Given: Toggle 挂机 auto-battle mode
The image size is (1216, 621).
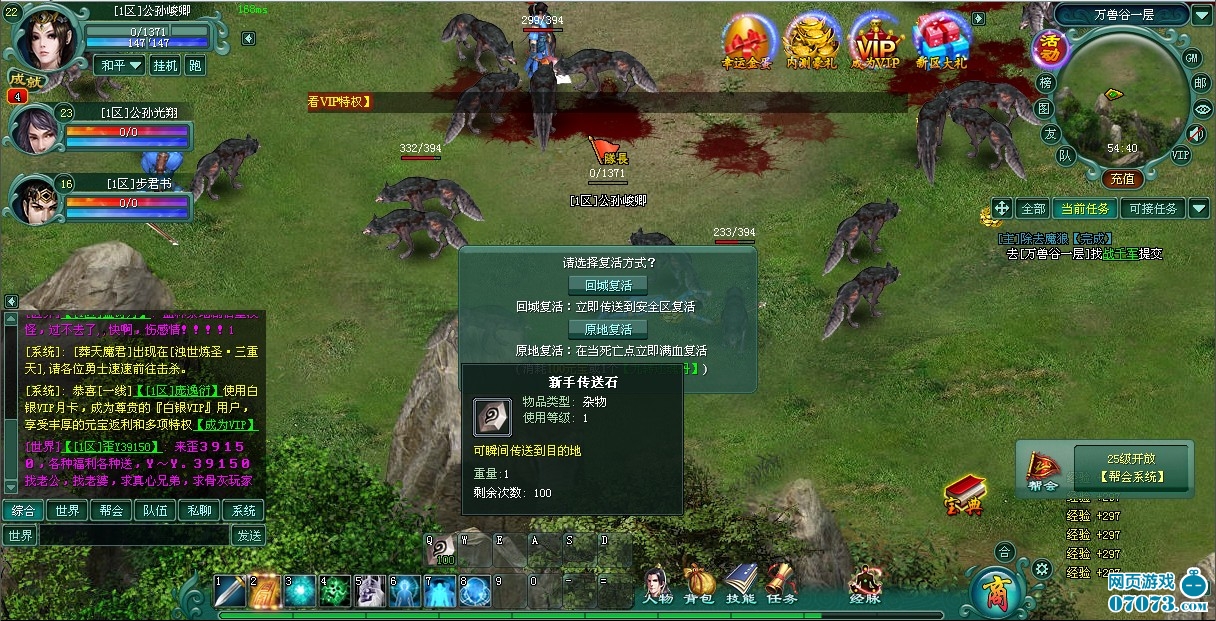Looking at the screenshot, I should pos(164,65).
